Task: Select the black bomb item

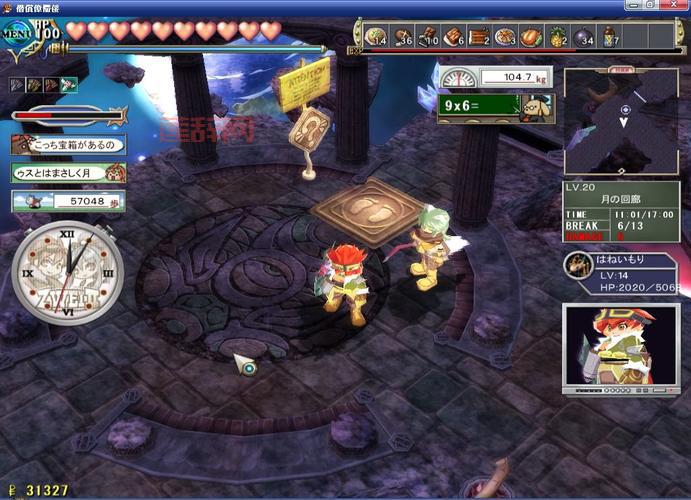Action: coord(582,37)
